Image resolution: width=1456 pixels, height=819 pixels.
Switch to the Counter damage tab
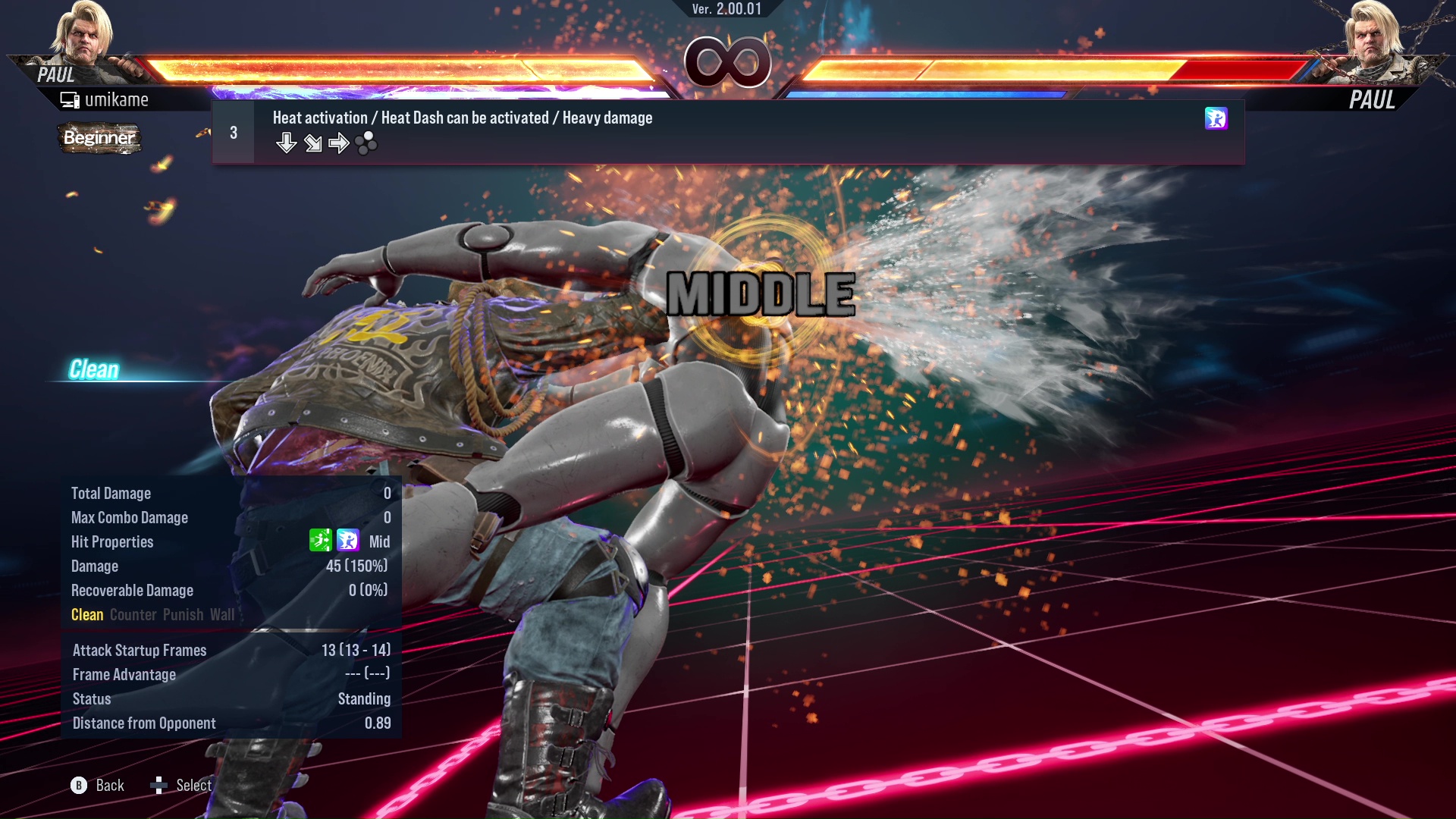pos(133,615)
